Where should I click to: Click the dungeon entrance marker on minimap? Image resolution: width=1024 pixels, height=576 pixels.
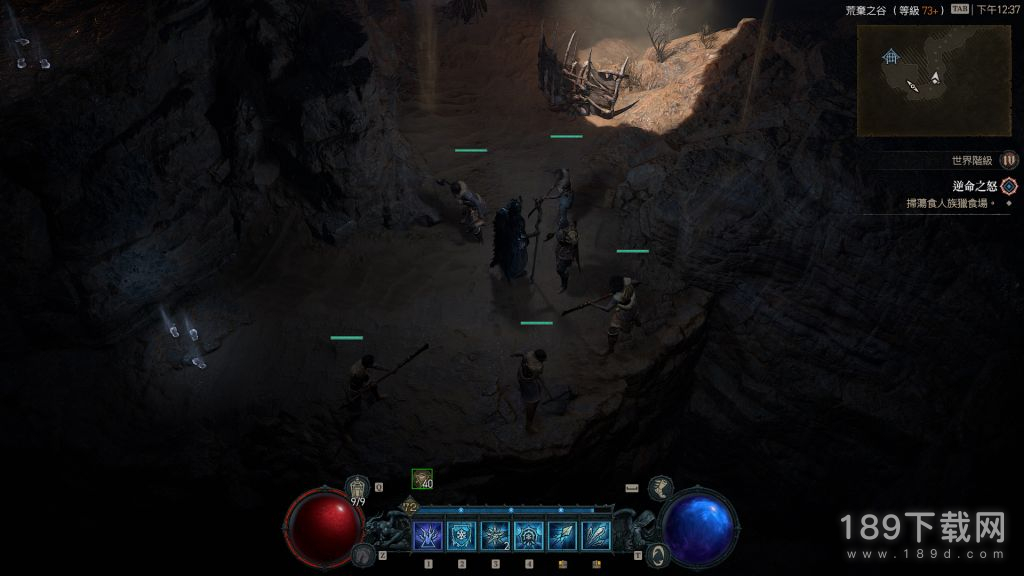pos(889,57)
